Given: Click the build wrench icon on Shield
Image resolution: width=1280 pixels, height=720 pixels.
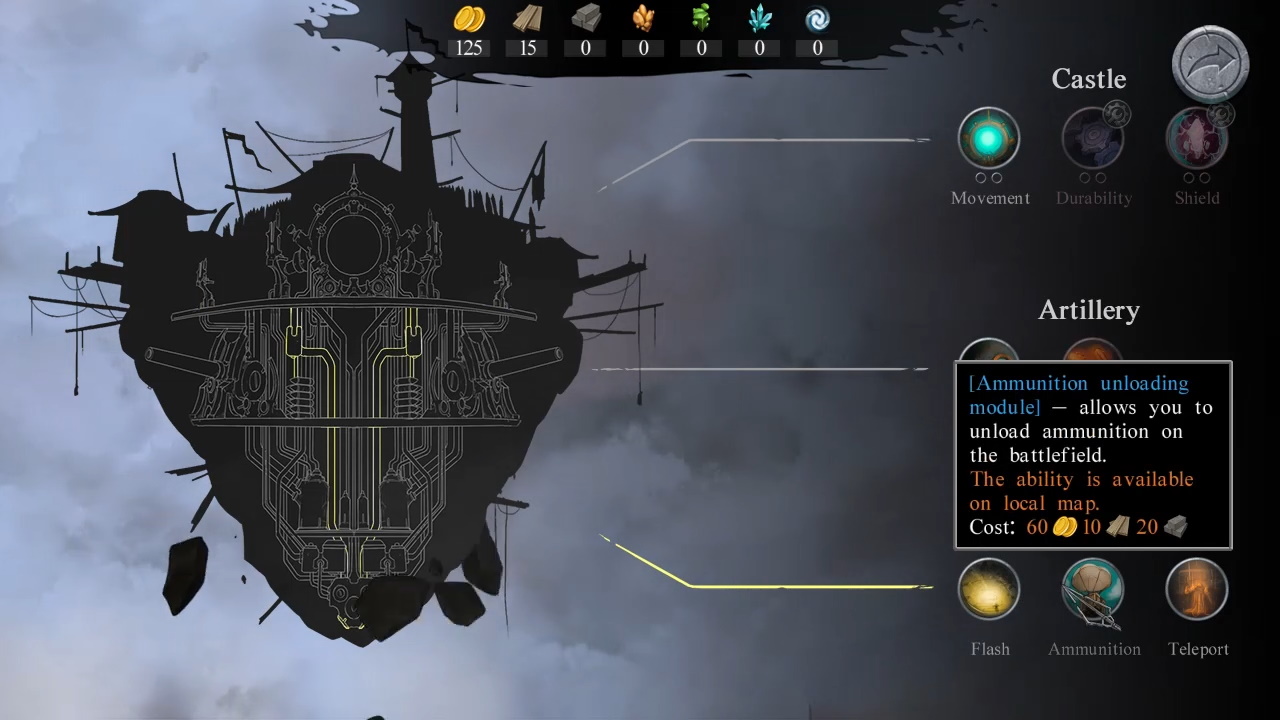Looking at the screenshot, I should coord(1222,115).
